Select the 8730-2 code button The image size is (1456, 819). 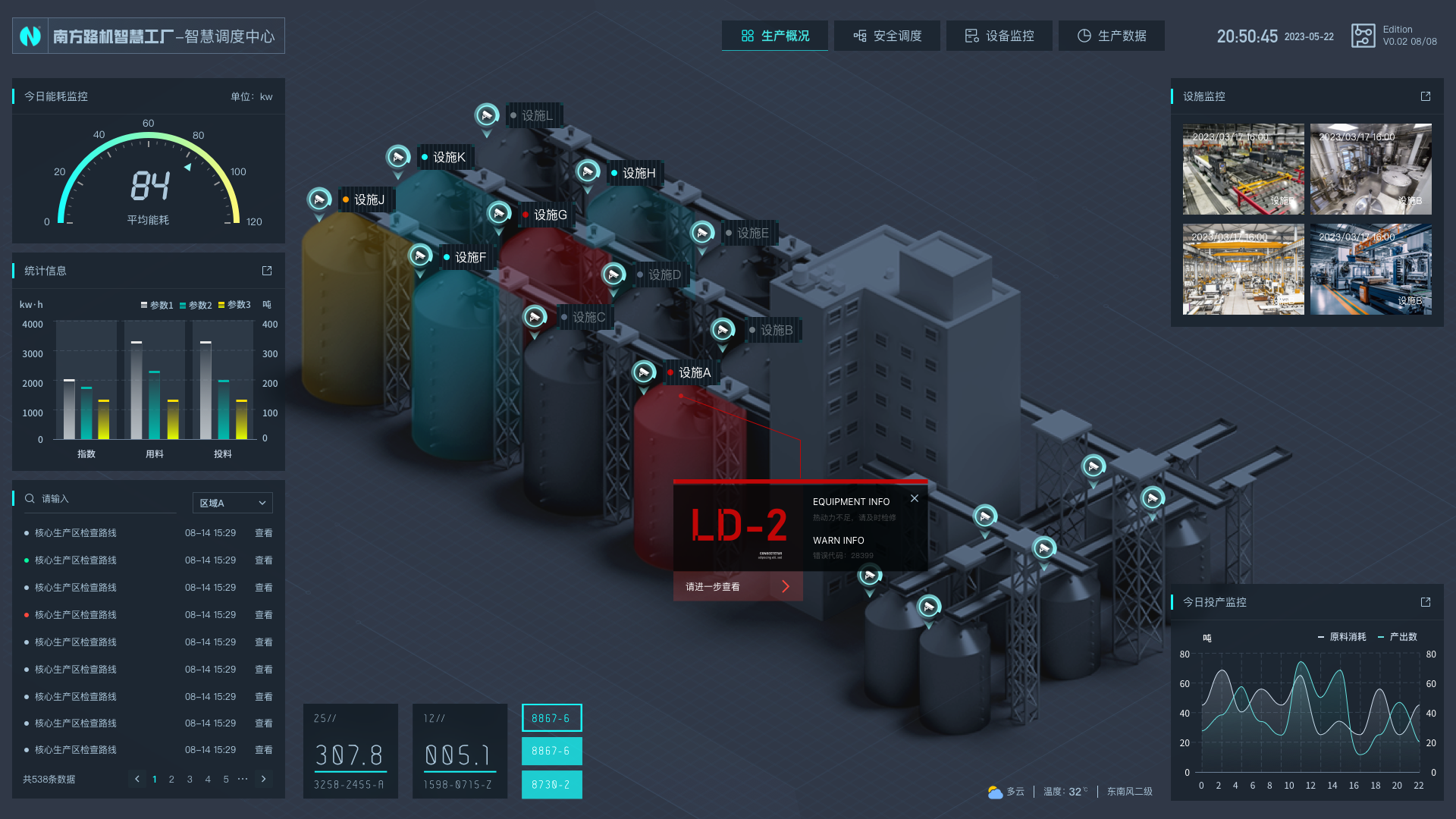click(x=551, y=785)
